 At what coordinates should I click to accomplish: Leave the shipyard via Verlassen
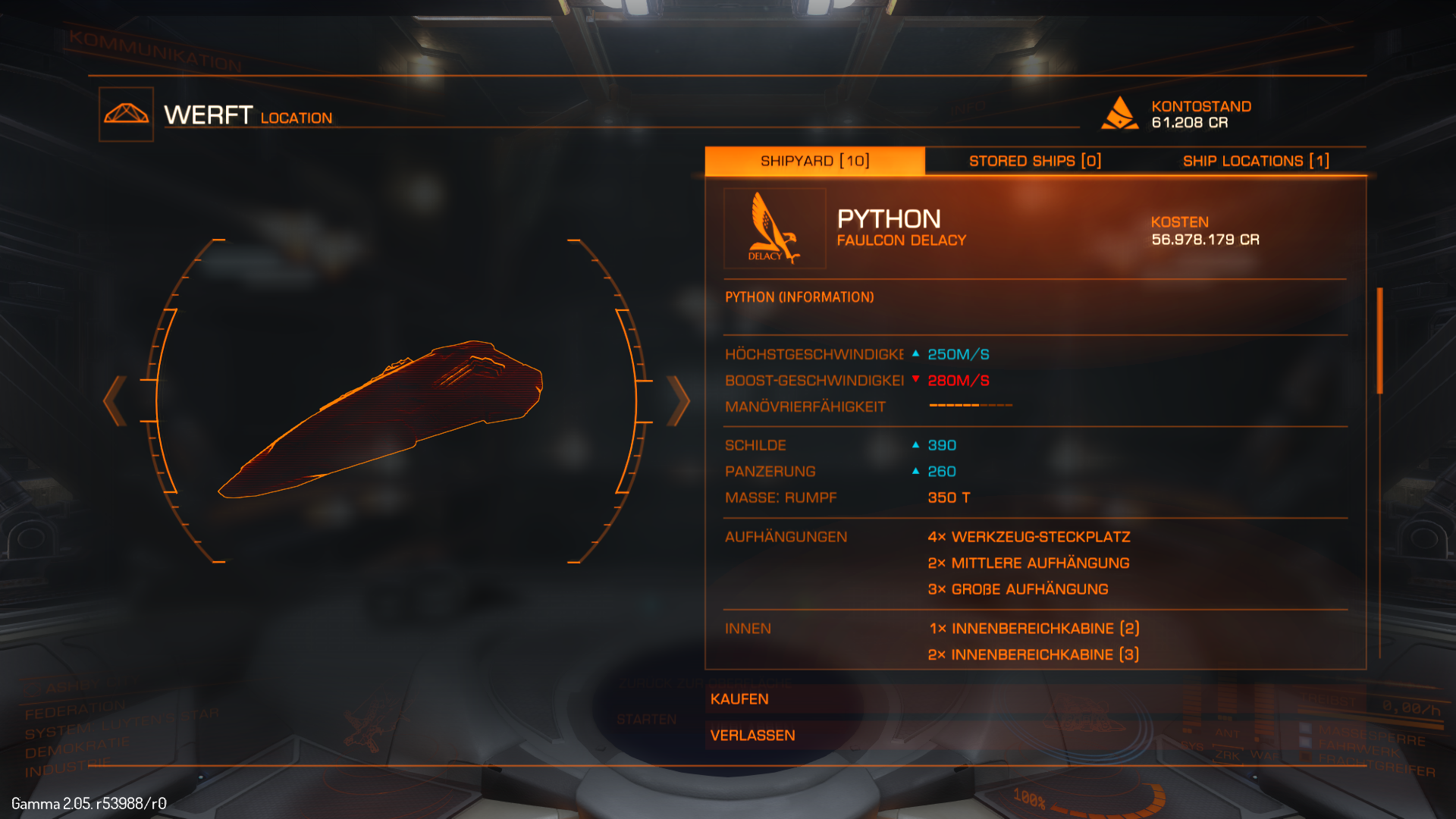click(x=752, y=736)
